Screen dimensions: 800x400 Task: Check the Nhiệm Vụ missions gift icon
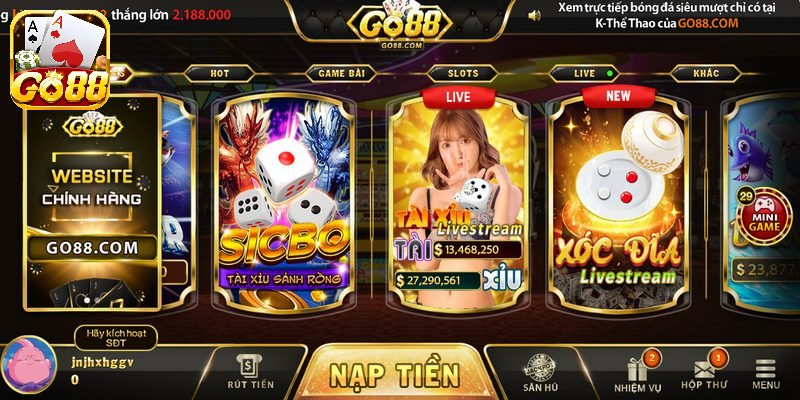[x=637, y=372]
